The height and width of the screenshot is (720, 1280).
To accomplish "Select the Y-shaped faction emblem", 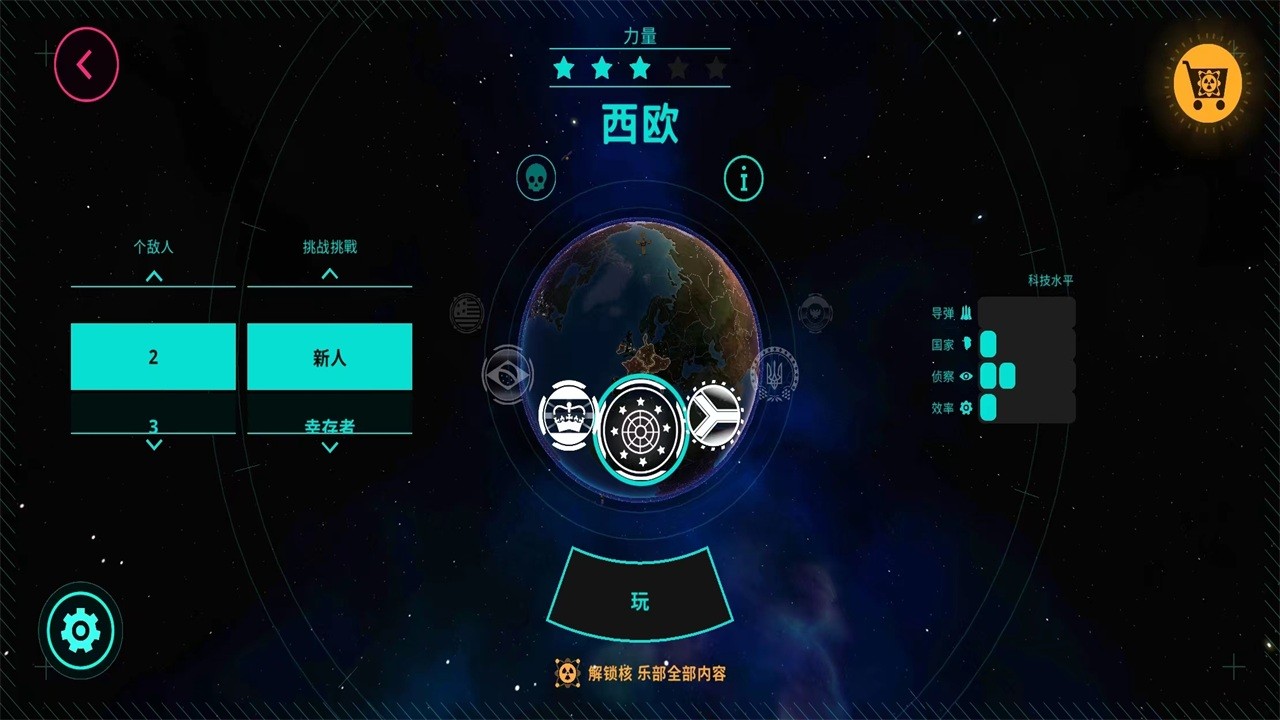I will pos(716,414).
